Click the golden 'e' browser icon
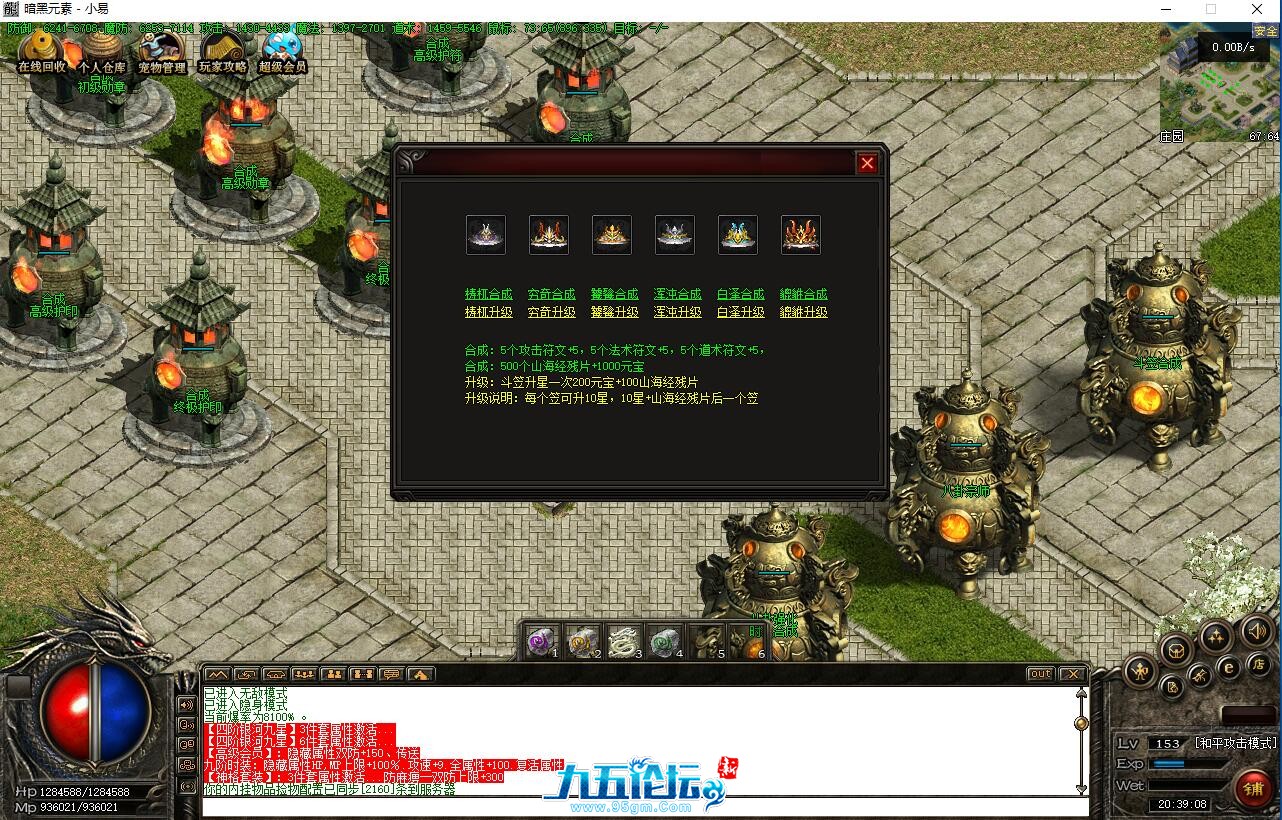The image size is (1282, 820). click(1228, 667)
